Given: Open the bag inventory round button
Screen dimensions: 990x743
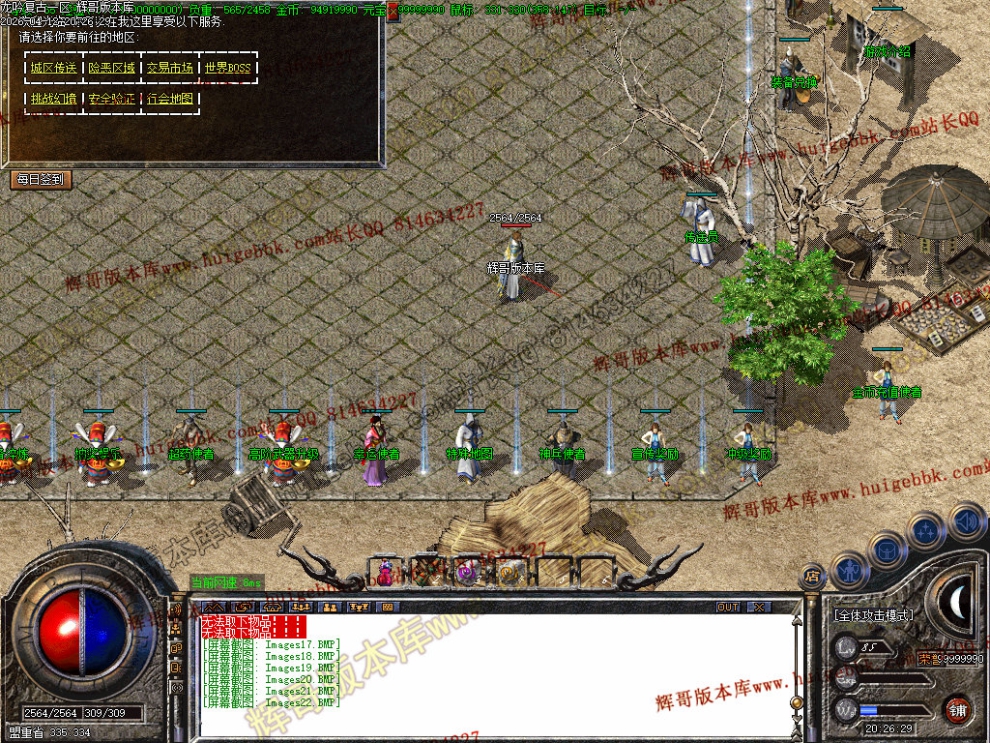Looking at the screenshot, I should point(887,549).
